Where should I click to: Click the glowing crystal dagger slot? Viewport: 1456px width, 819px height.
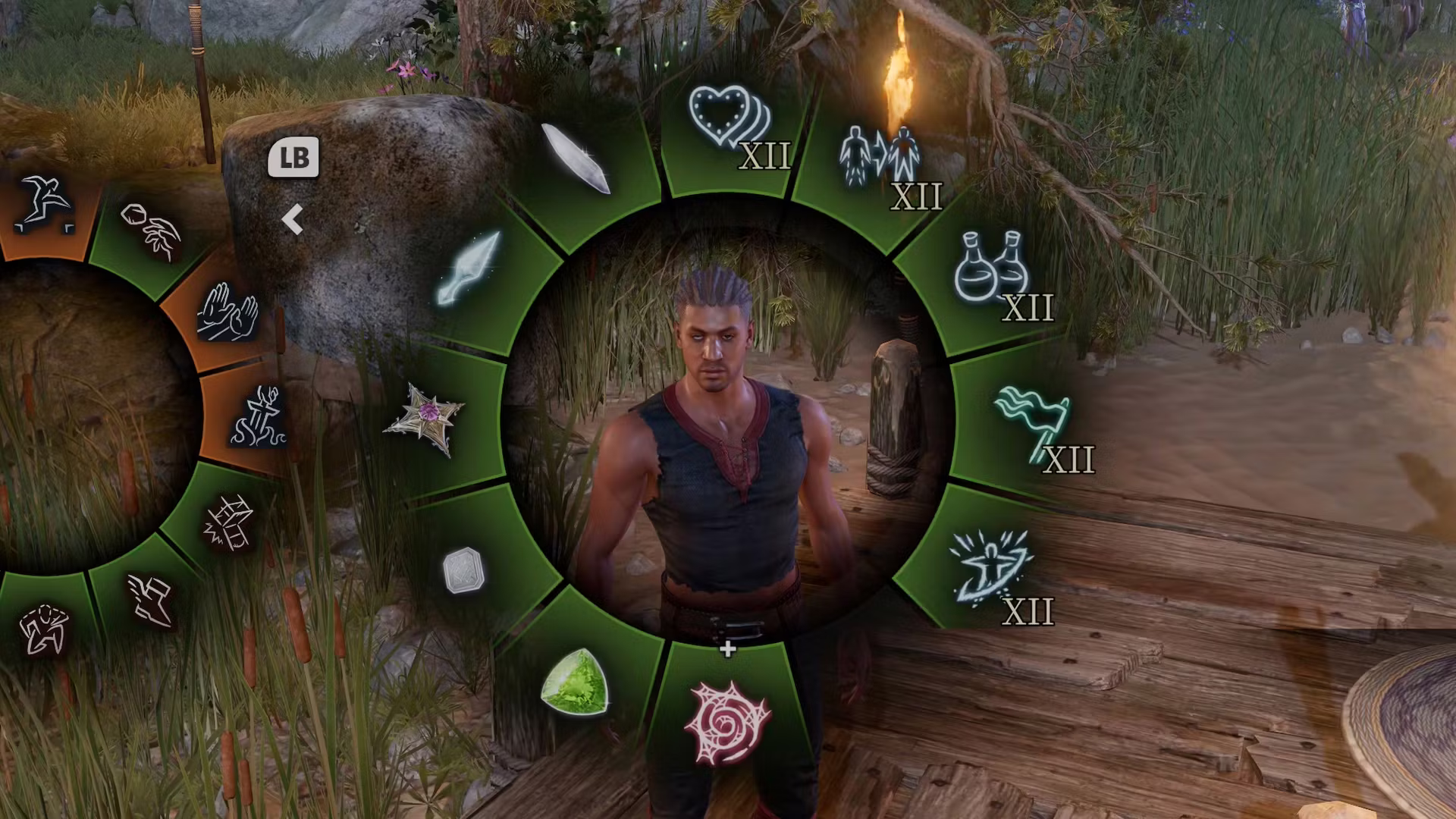coord(468,269)
